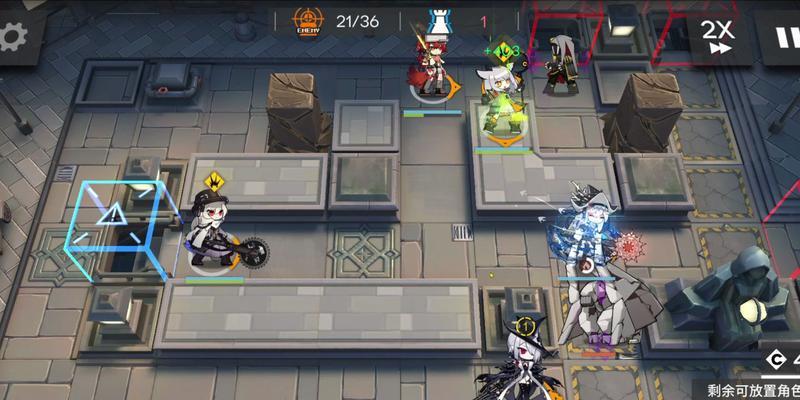
Task: Toggle the 2X game speed button
Action: [x=717, y=36]
